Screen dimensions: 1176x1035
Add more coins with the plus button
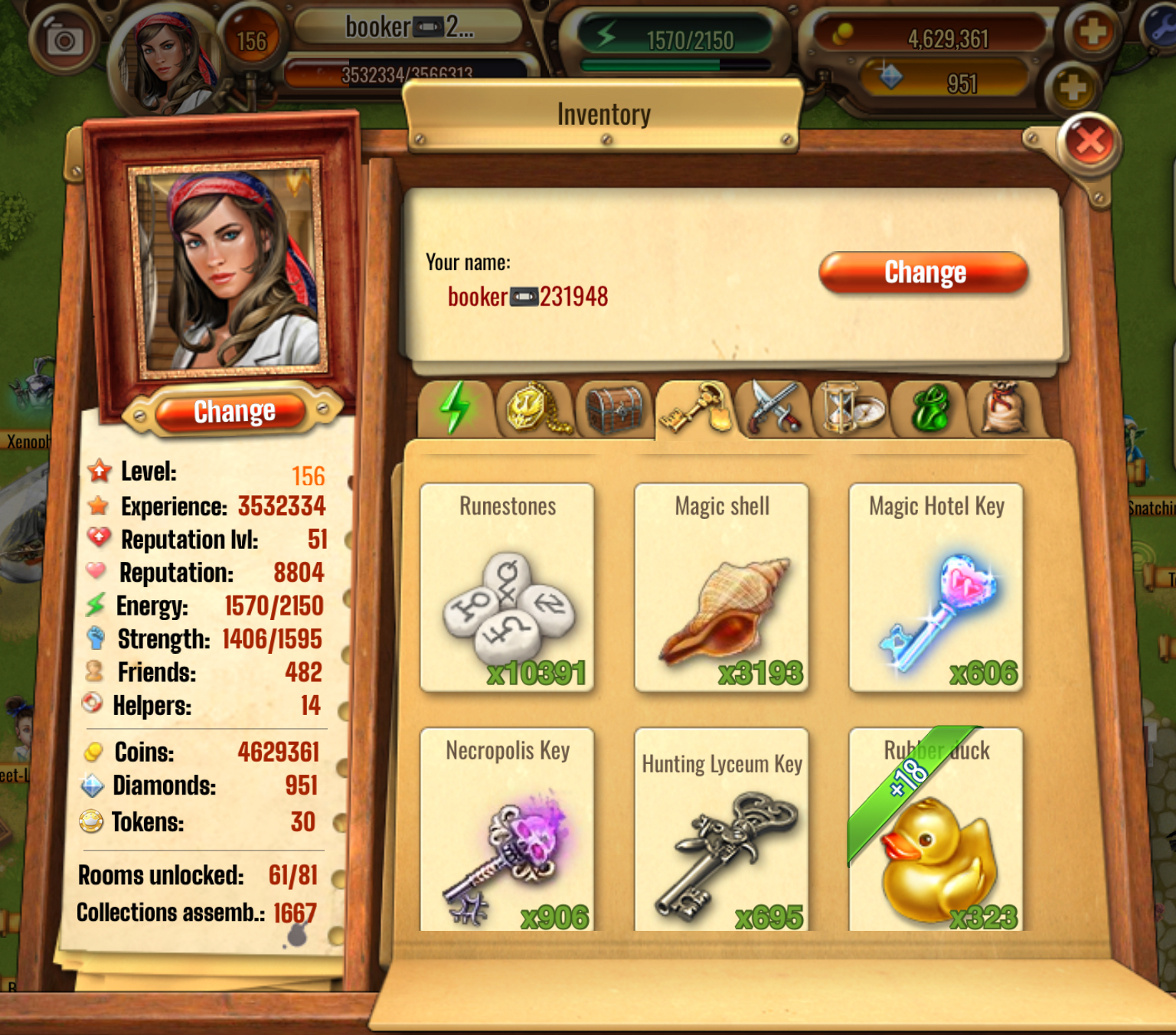click(1093, 32)
